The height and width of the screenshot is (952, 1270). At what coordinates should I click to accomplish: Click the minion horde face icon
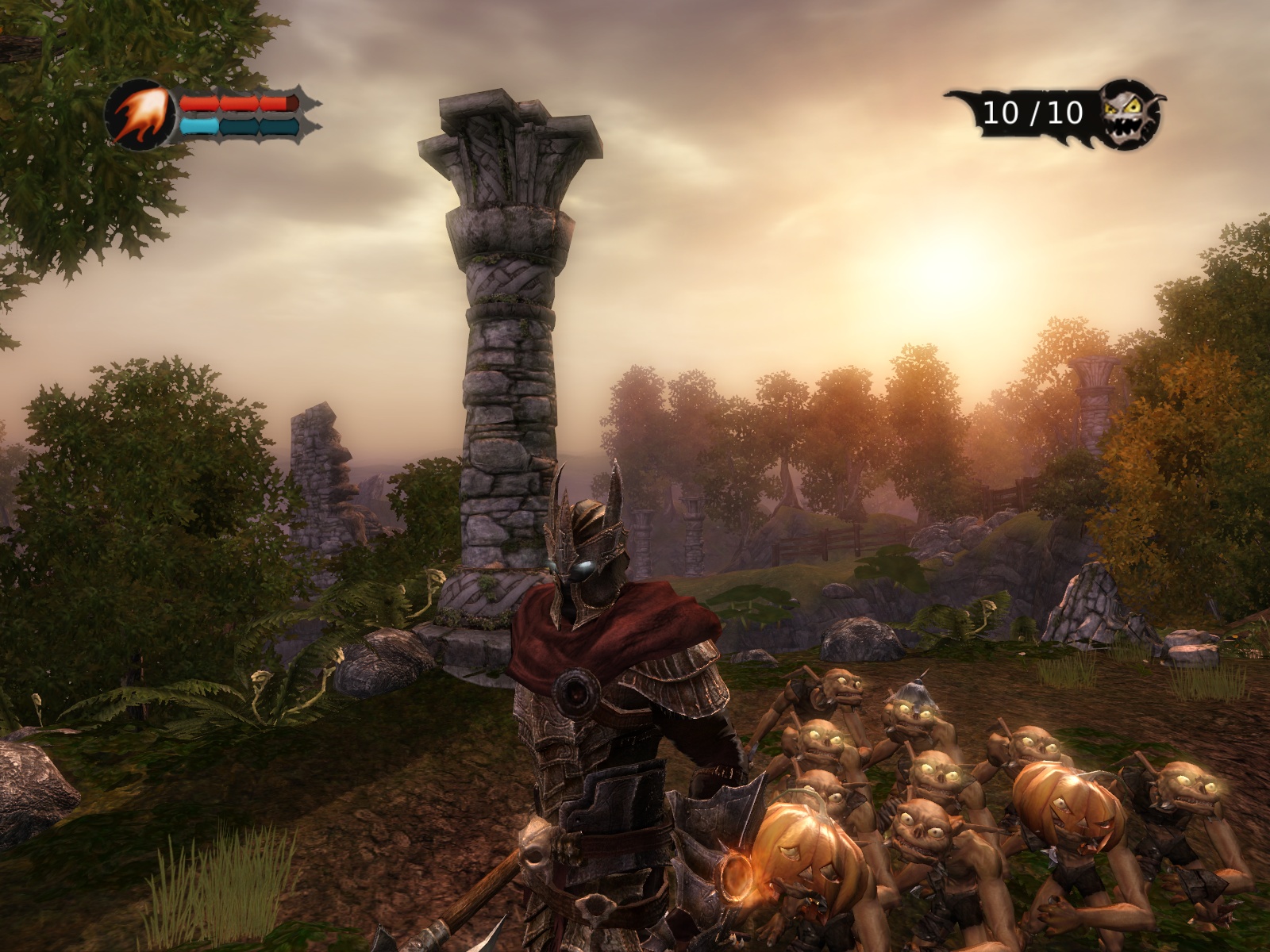click(x=1130, y=114)
